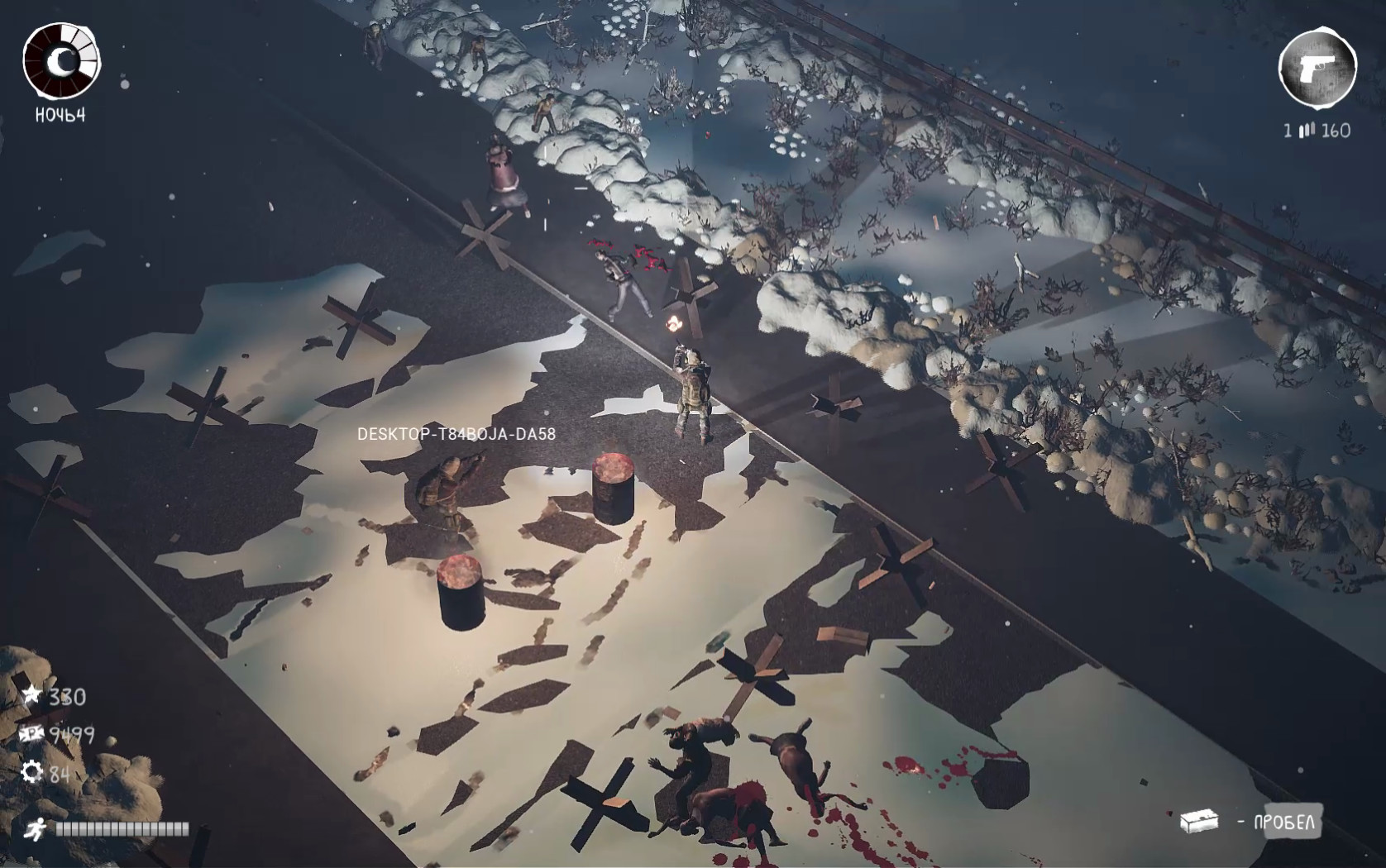1386x868 pixels.
Task: Click the burning barrel in the center
Action: [612, 488]
